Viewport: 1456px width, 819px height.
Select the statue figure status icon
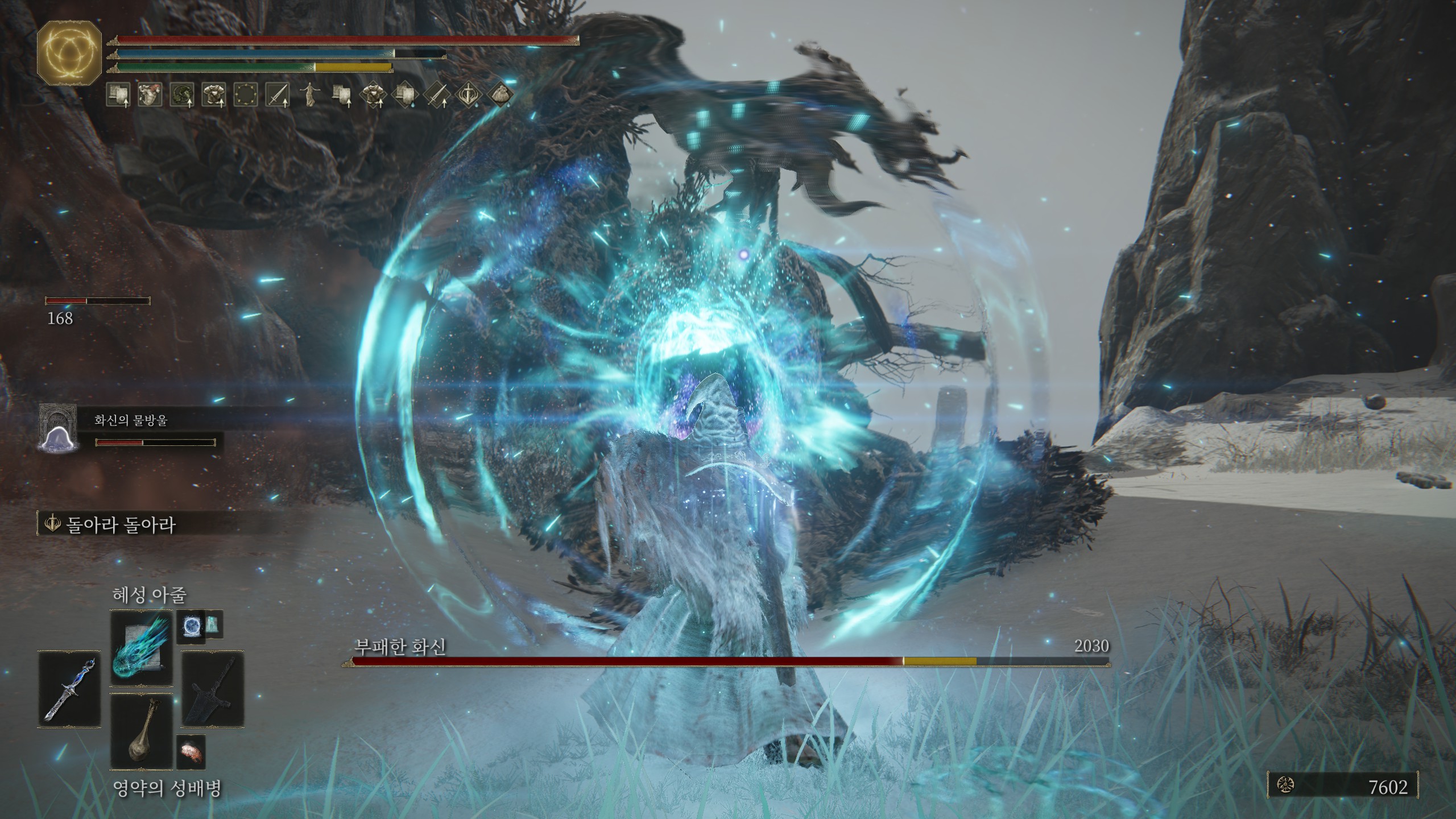click(x=309, y=95)
